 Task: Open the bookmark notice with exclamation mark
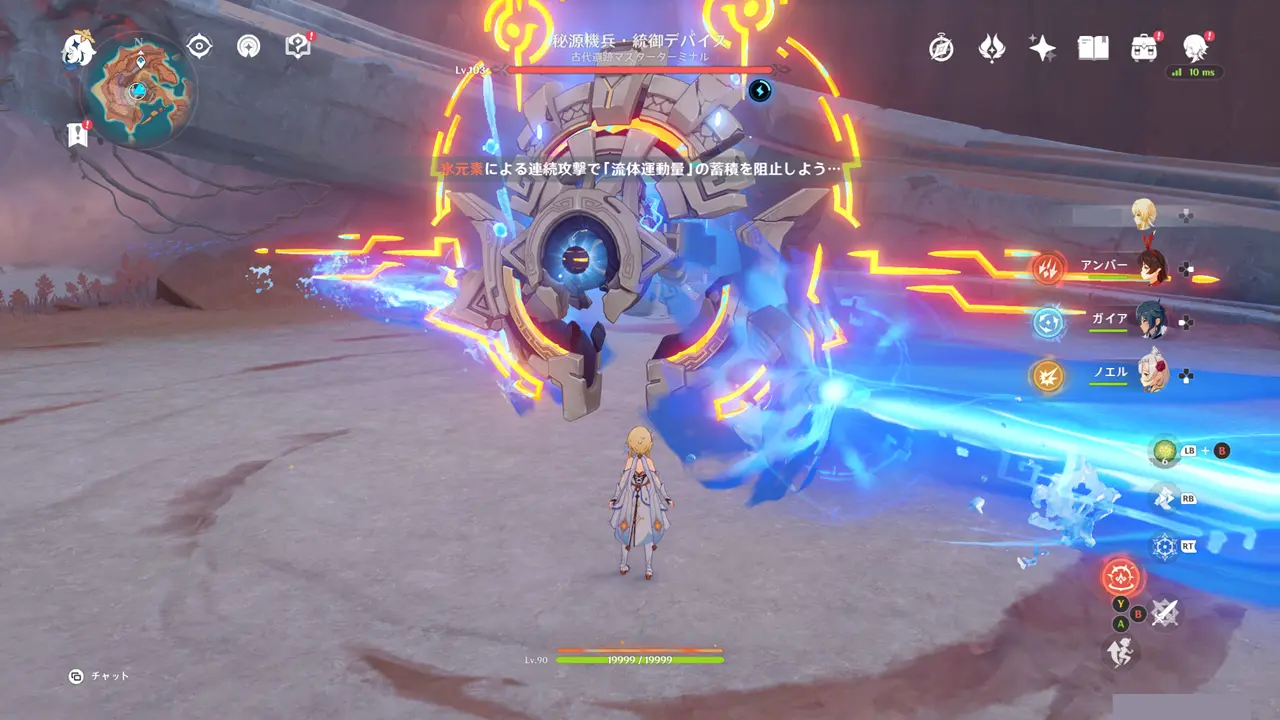tap(77, 135)
